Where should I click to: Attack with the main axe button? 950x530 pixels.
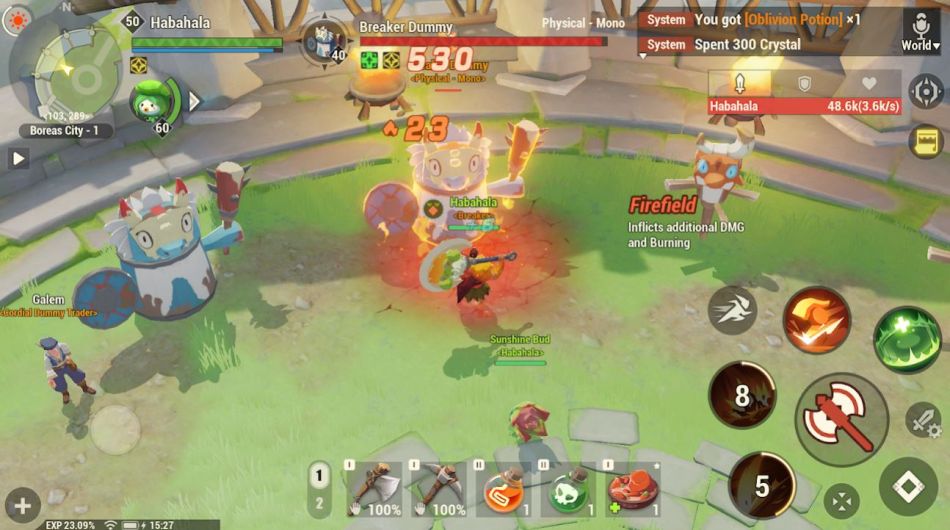click(x=841, y=419)
